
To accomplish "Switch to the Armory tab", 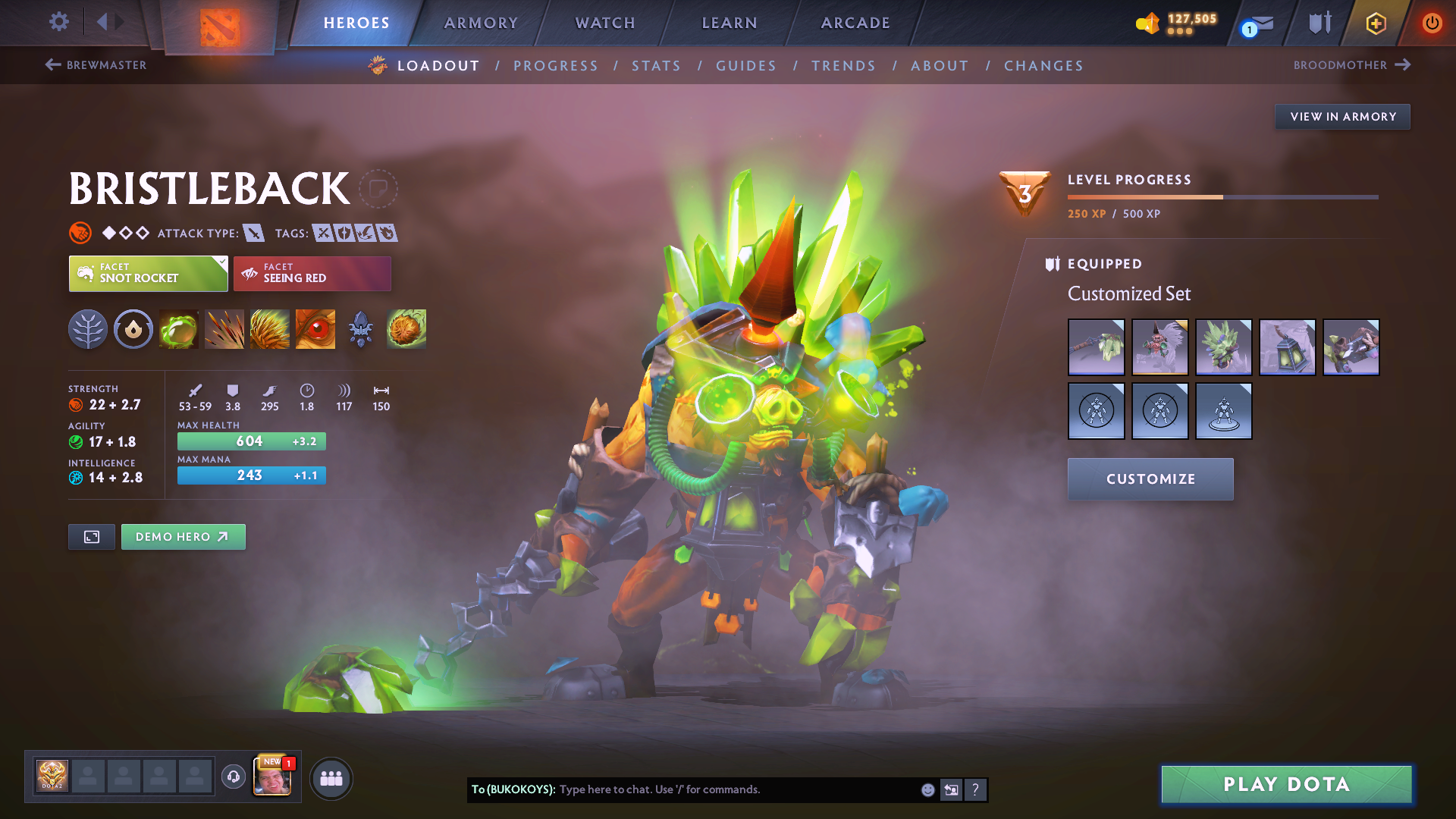I will 481,23.
